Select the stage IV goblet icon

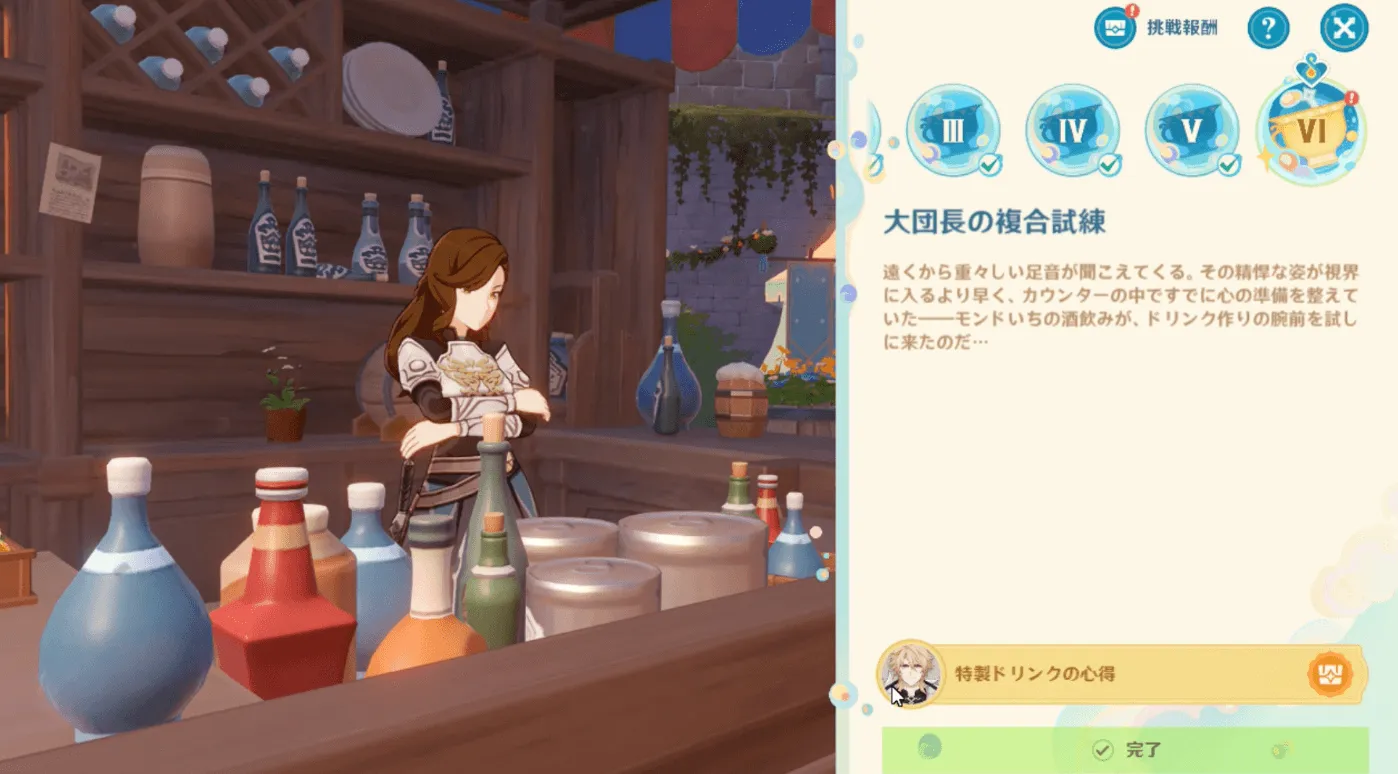(1073, 128)
